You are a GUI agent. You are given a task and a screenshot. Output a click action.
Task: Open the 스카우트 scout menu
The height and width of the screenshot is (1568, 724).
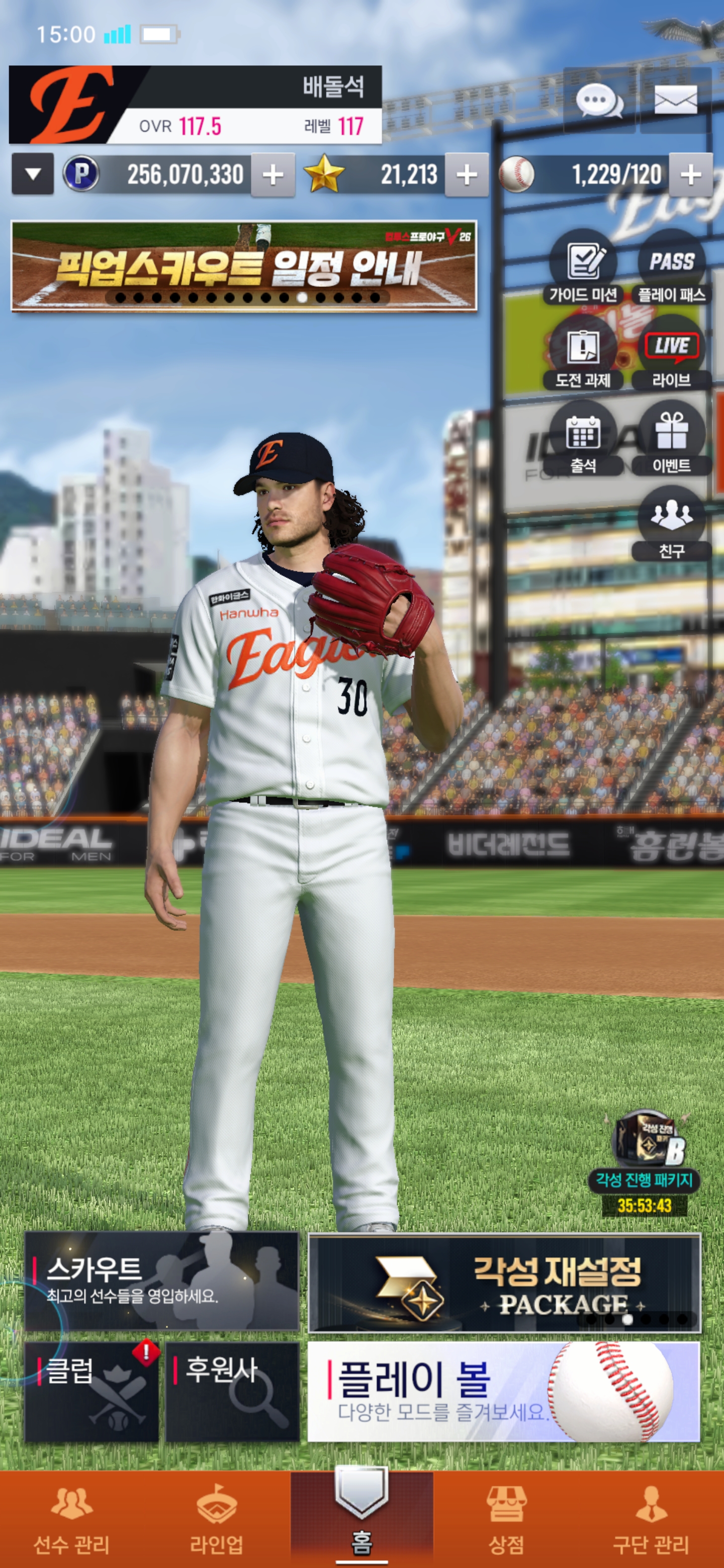(162, 1282)
